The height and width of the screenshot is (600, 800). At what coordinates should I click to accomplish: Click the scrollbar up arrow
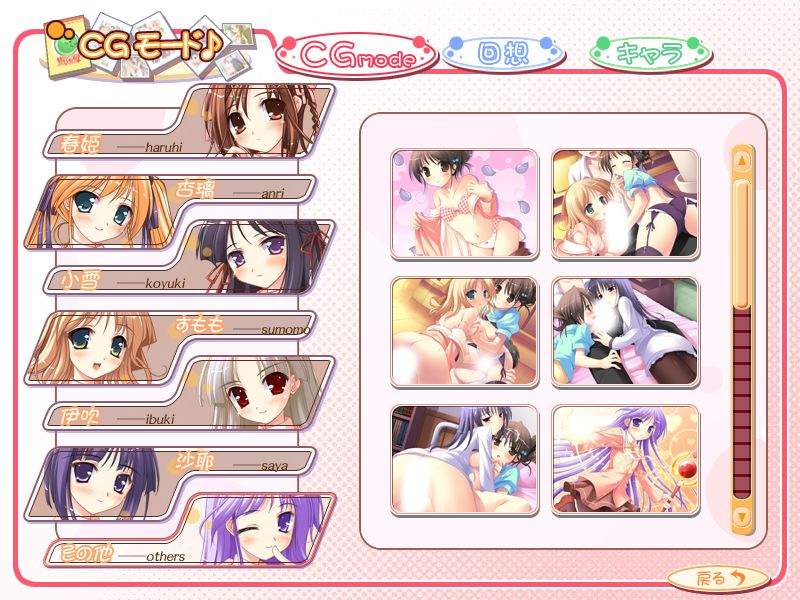(x=742, y=159)
